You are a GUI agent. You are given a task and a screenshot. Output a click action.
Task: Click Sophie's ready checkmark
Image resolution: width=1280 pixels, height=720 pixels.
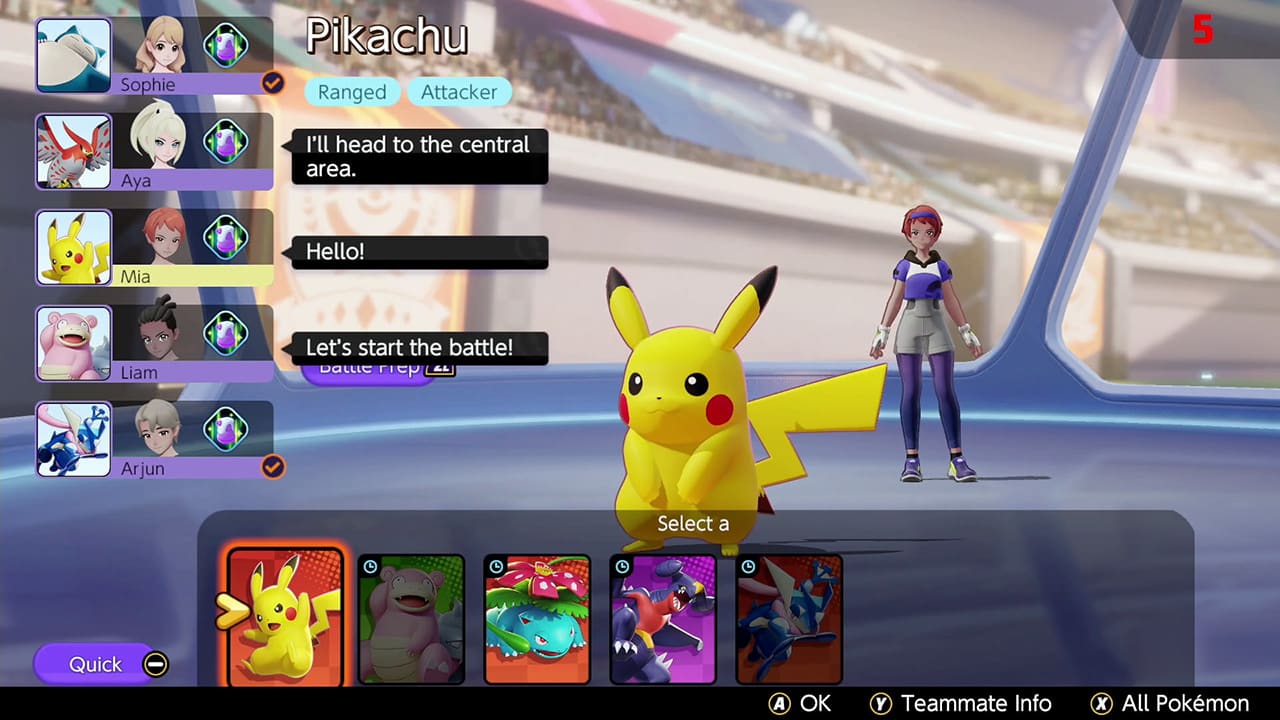coord(272,84)
